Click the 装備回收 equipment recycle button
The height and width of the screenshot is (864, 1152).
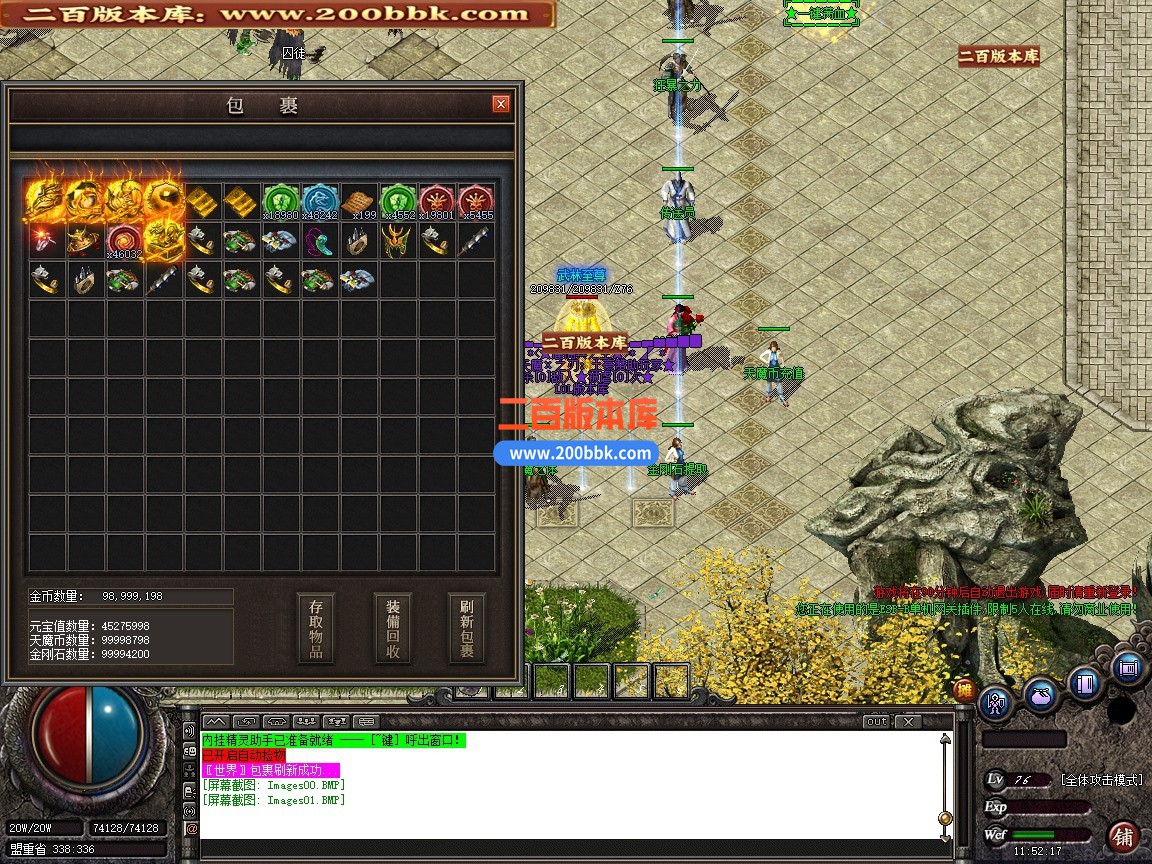pos(393,629)
